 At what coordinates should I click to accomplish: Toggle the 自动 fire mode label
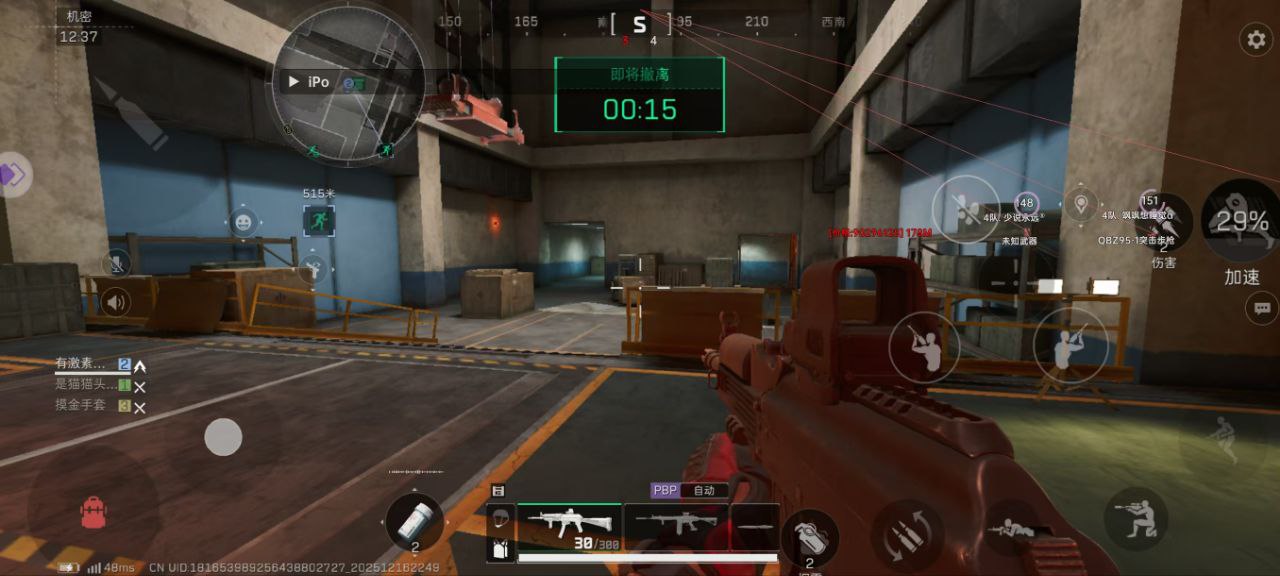tap(704, 491)
